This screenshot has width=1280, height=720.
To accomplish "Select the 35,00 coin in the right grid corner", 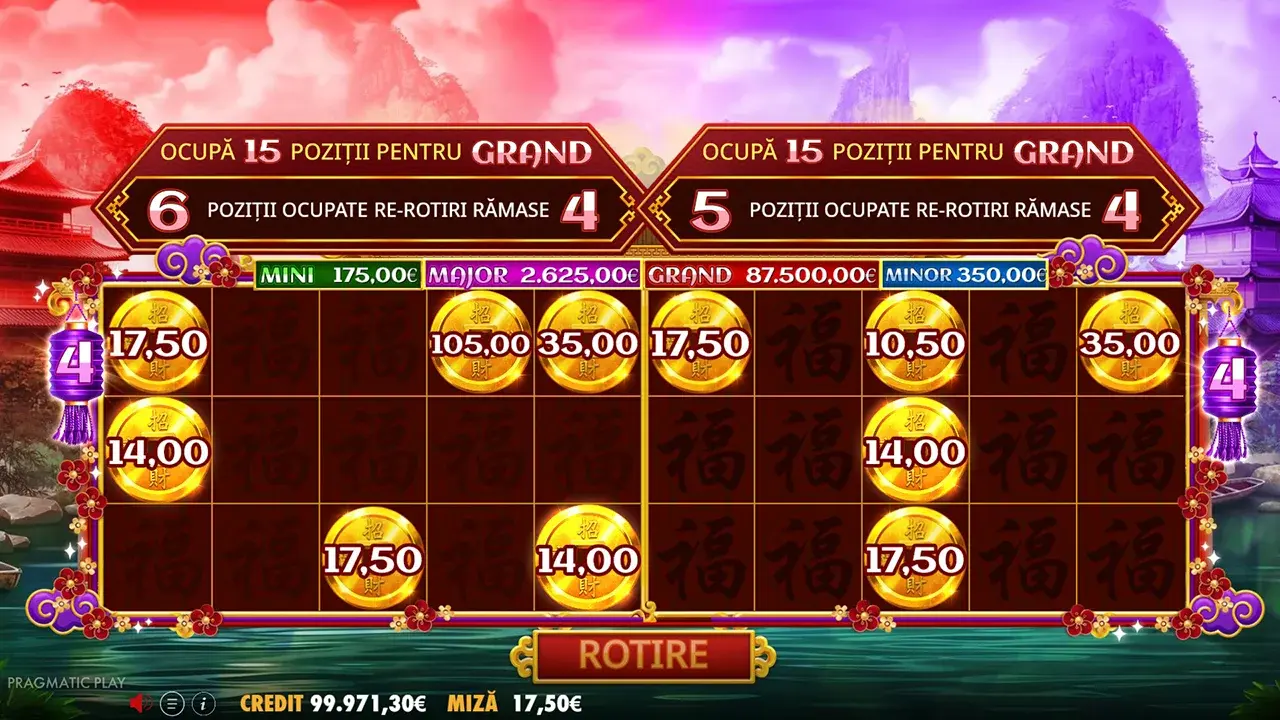I will [x=1131, y=342].
